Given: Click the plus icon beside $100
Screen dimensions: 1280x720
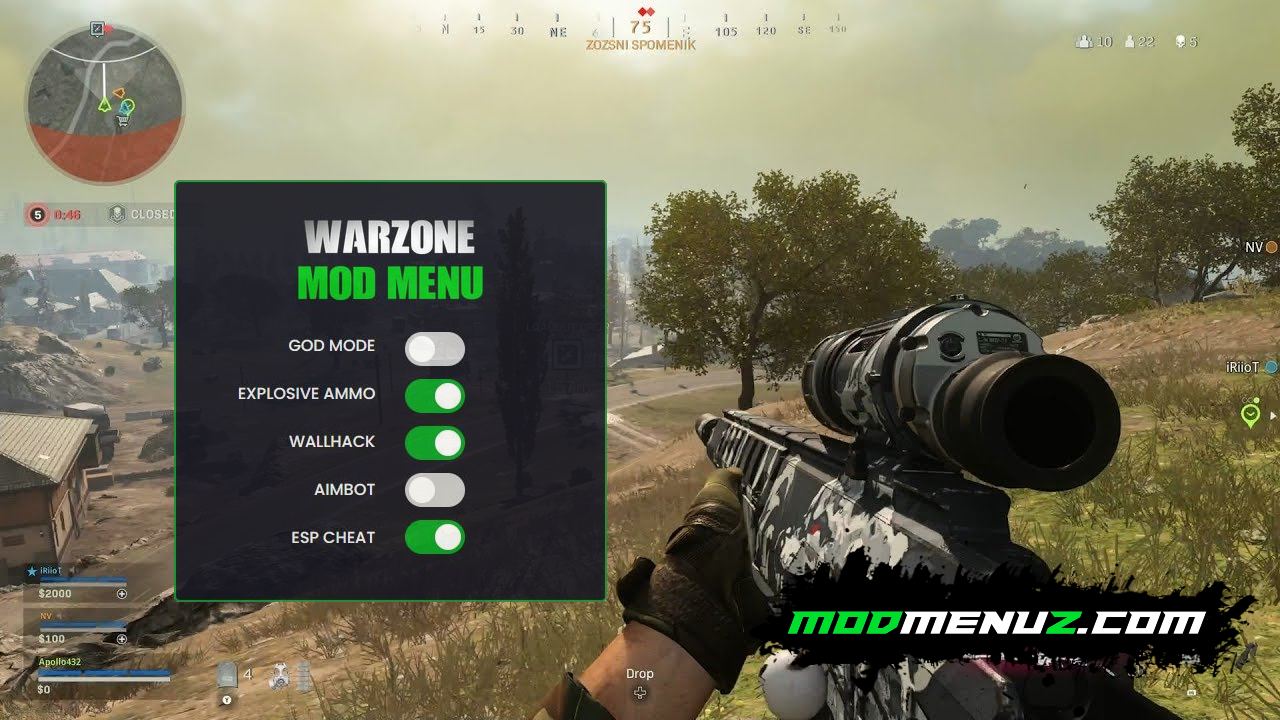Looking at the screenshot, I should 121,639.
